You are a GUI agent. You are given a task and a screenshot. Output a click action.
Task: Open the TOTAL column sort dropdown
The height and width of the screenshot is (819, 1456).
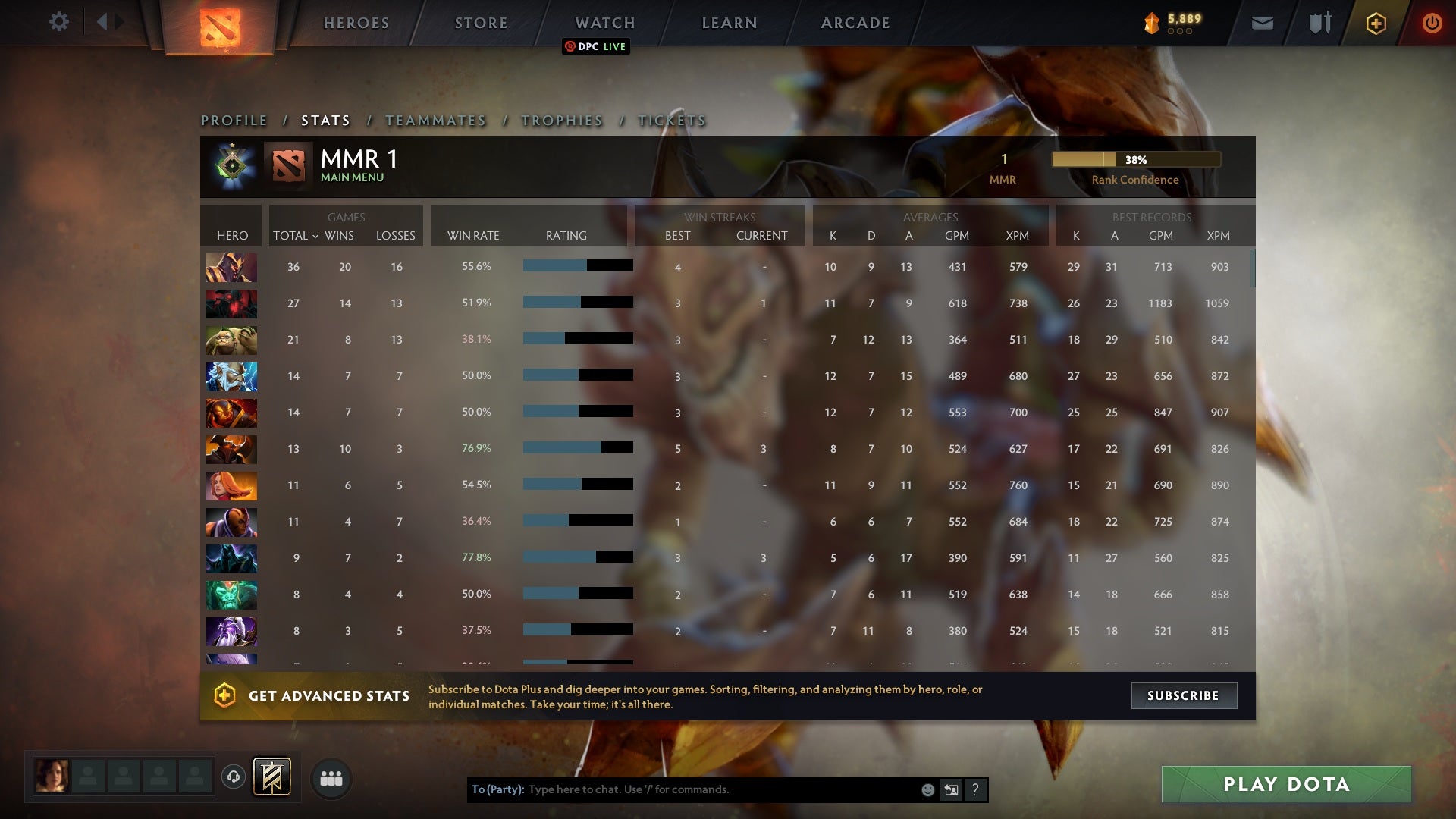296,236
